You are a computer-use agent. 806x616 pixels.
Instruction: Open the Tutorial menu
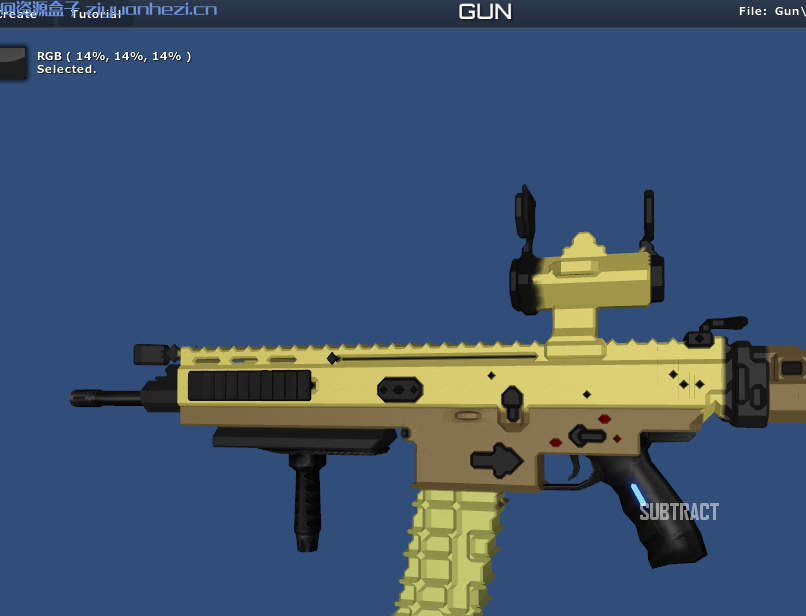click(x=96, y=15)
